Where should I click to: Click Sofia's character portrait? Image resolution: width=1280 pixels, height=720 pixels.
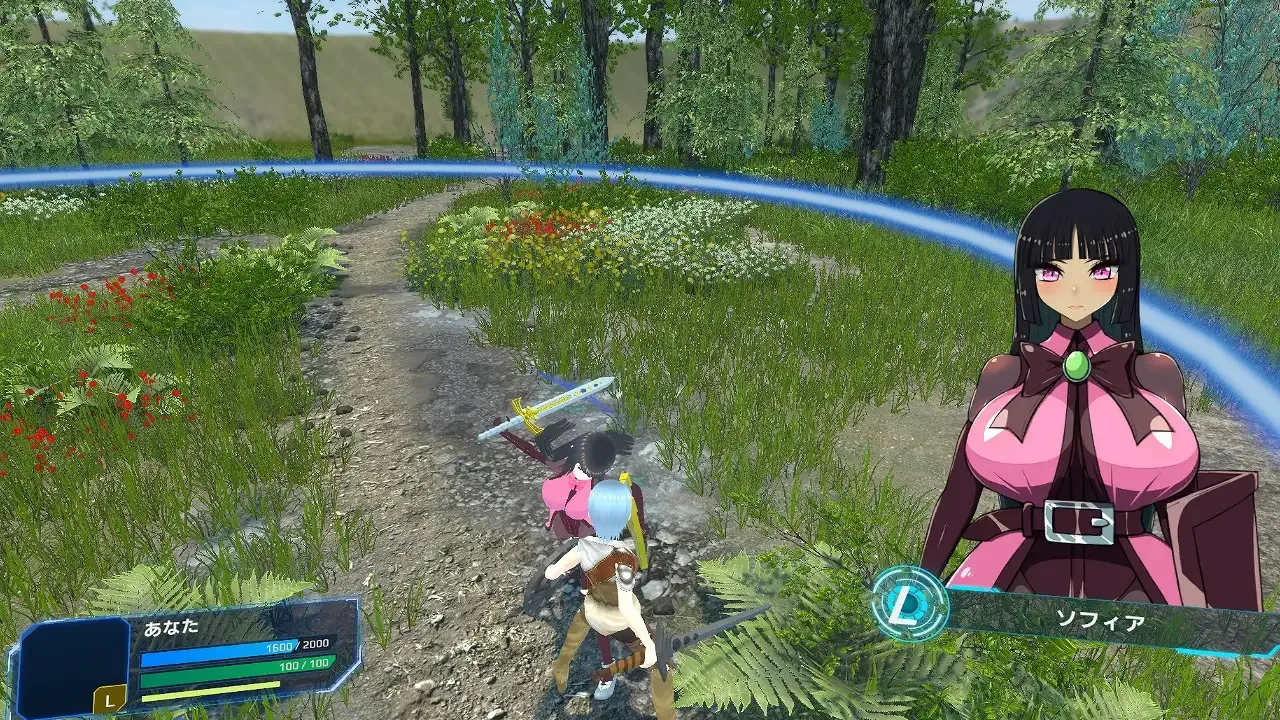pyautogui.click(x=1077, y=400)
